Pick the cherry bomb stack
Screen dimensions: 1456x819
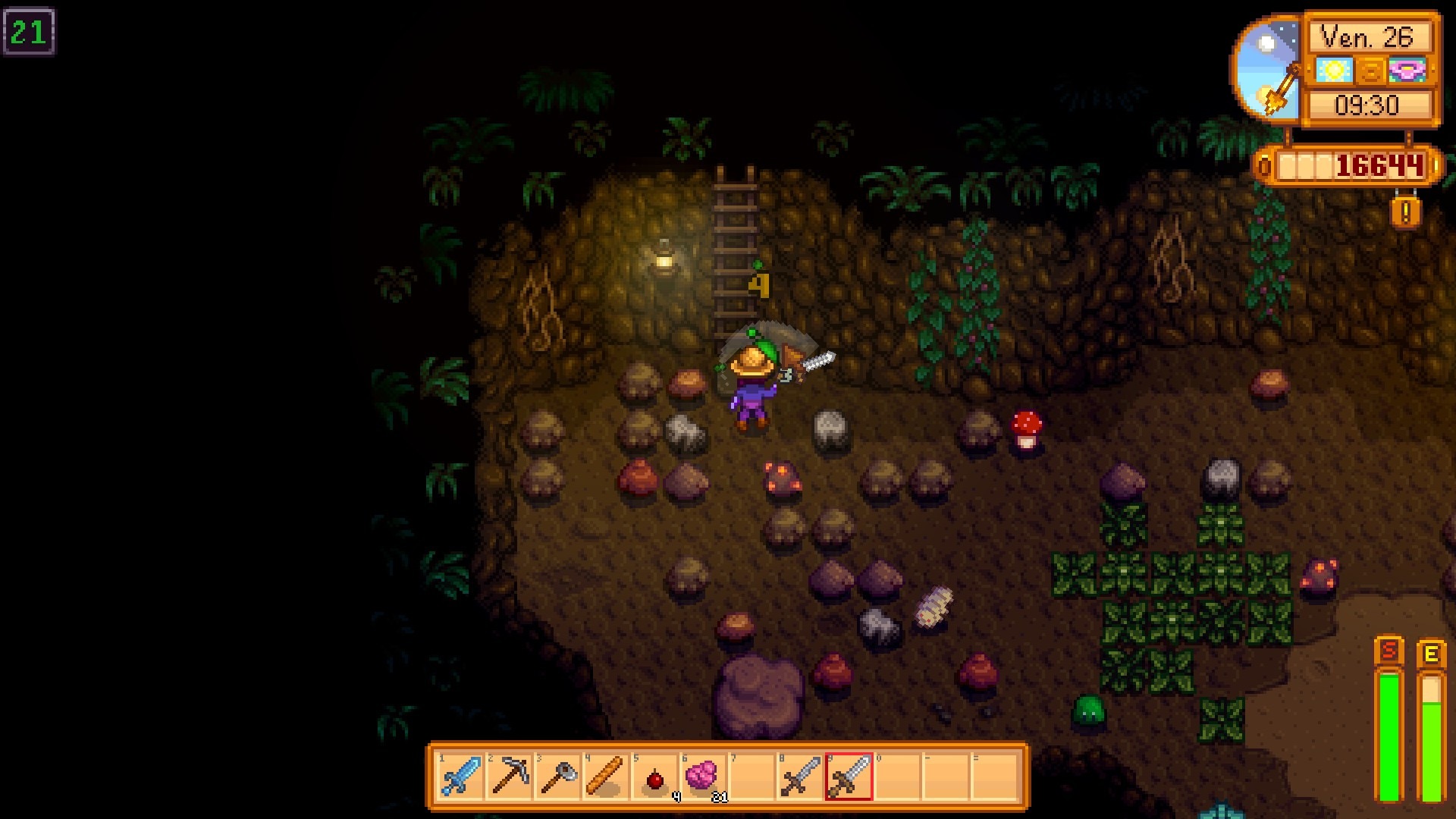(655, 777)
